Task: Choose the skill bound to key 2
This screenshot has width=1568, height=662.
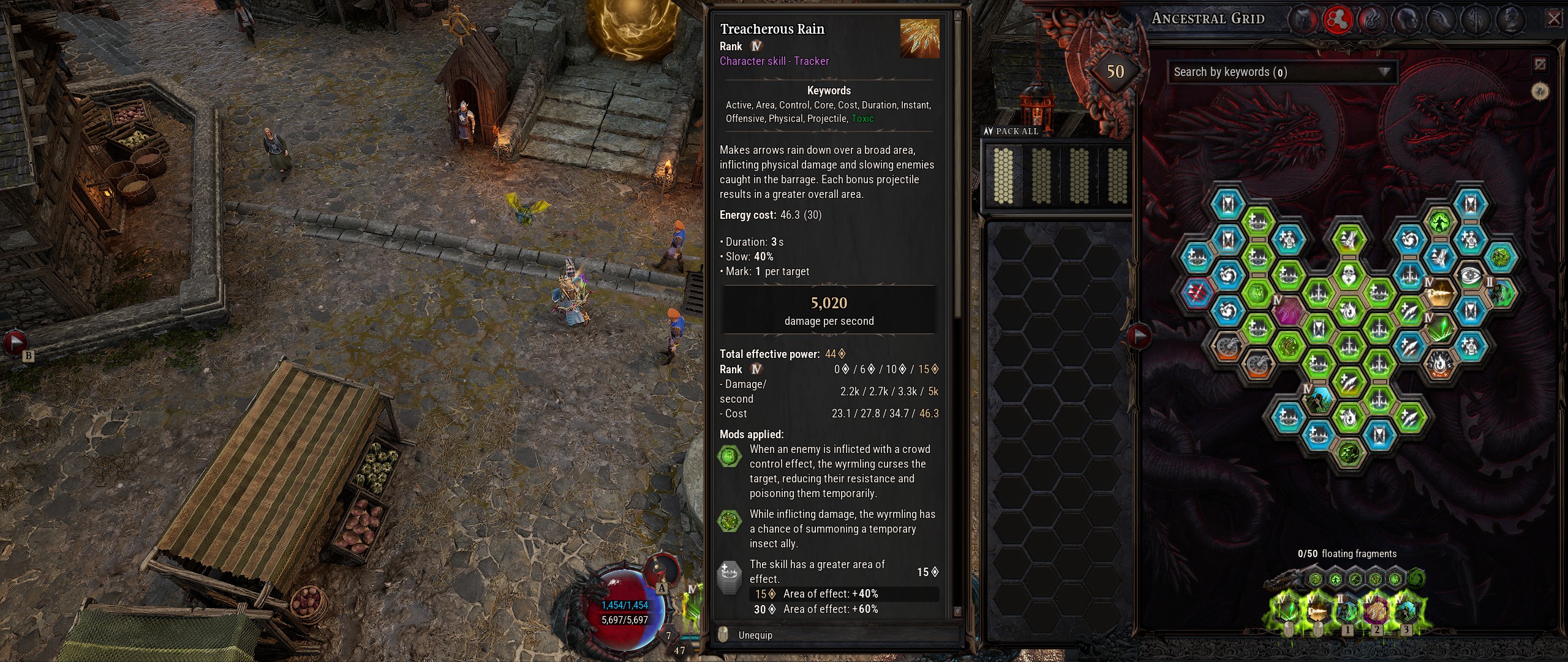Action: coord(1376,611)
